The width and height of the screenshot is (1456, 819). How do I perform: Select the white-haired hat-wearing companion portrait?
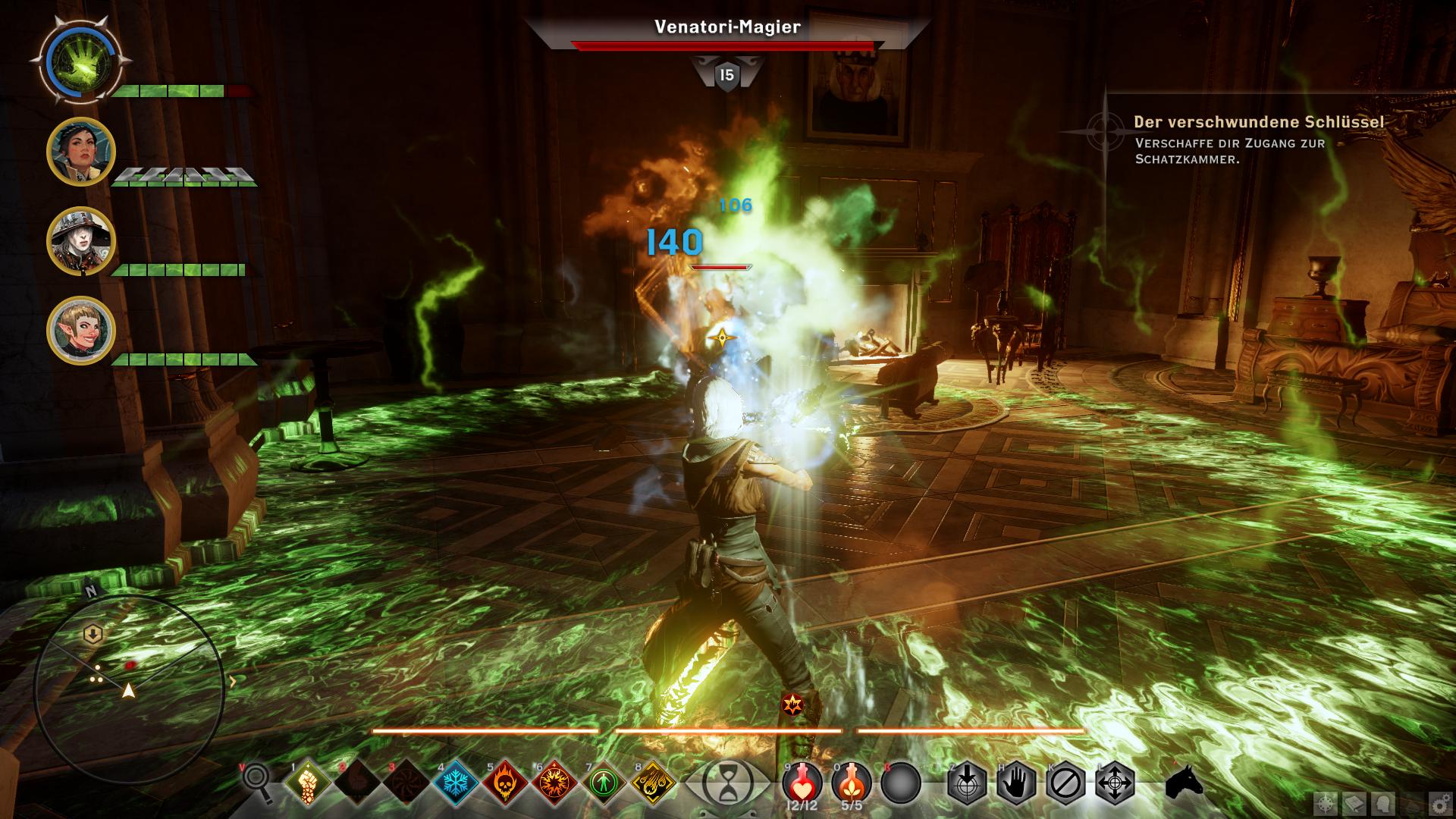coord(81,241)
